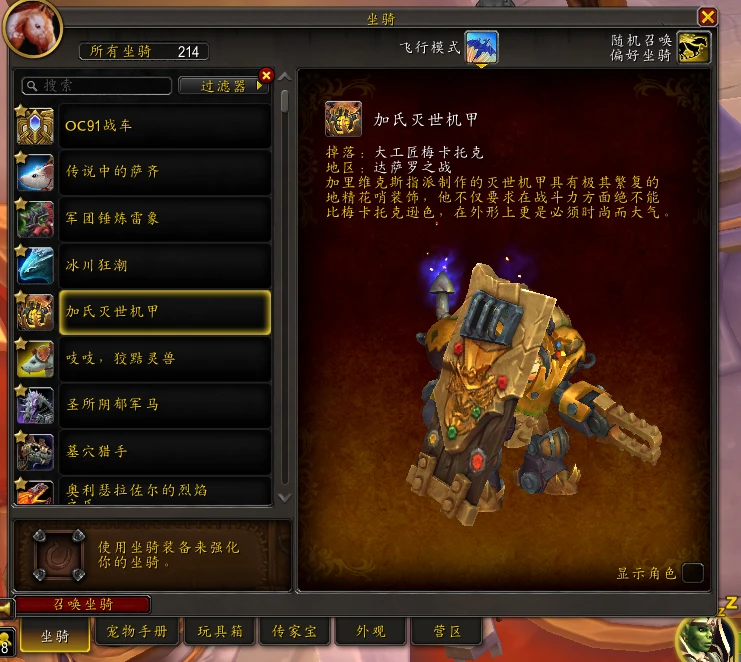Image resolution: width=741 pixels, height=662 pixels.
Task: Click the 飞行模式 flight mode icon
Action: point(481,47)
